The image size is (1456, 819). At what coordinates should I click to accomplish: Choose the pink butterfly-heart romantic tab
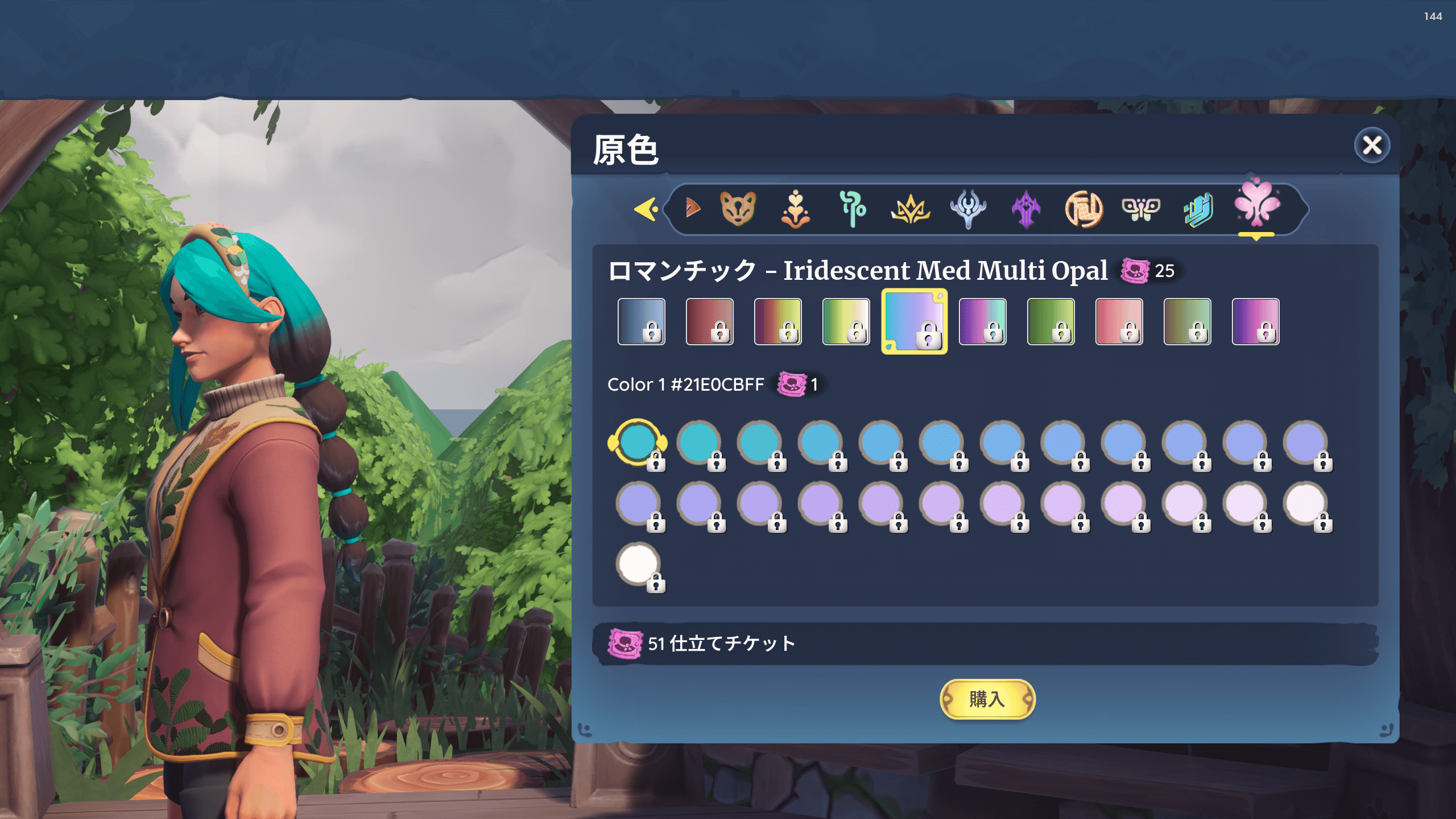[x=1257, y=204]
